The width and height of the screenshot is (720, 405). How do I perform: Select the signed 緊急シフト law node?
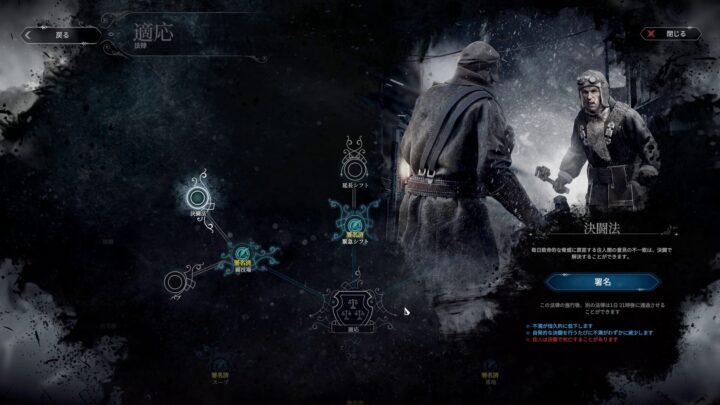(354, 220)
